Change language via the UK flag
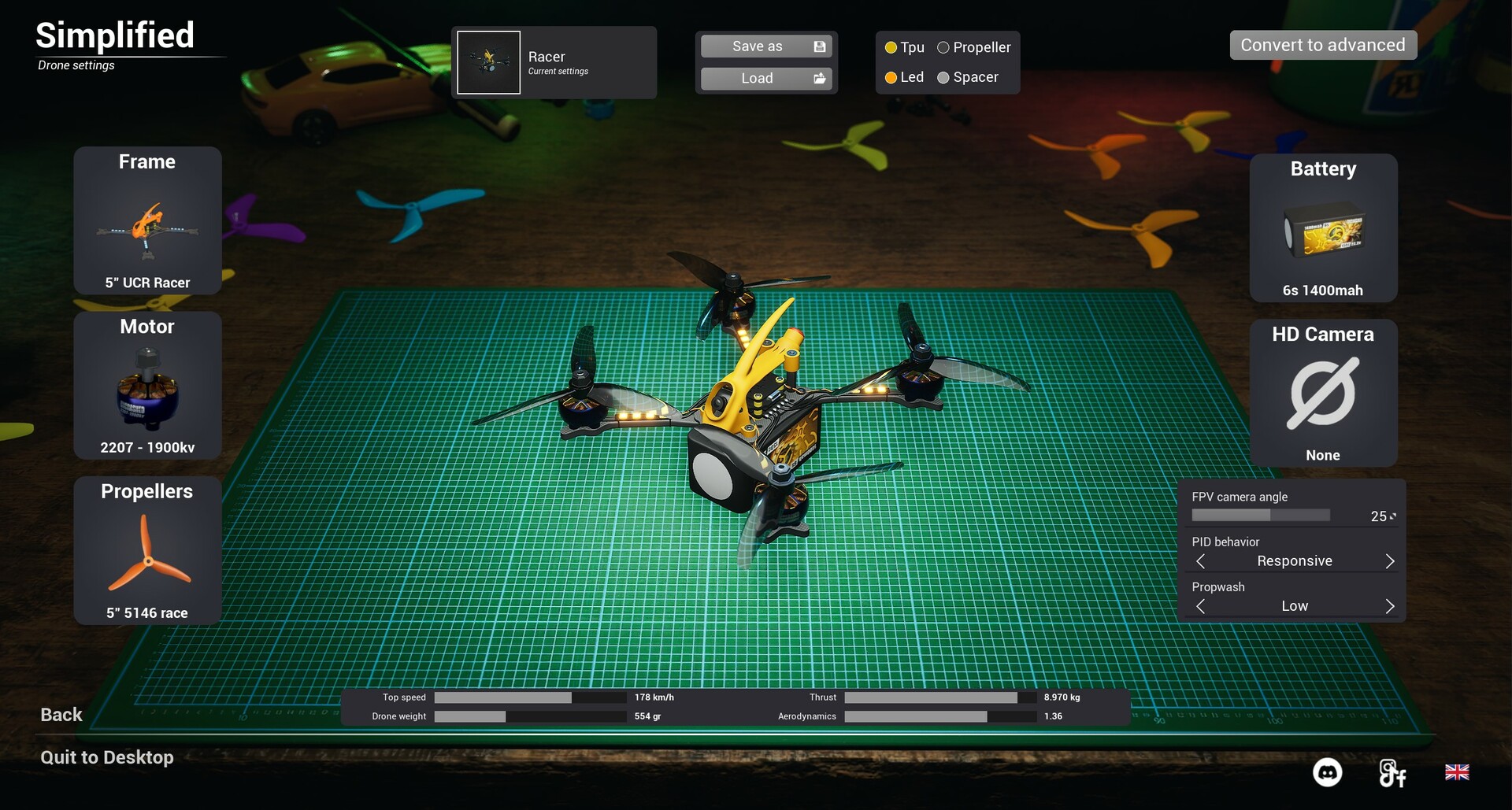The image size is (1512, 810). 1457,772
